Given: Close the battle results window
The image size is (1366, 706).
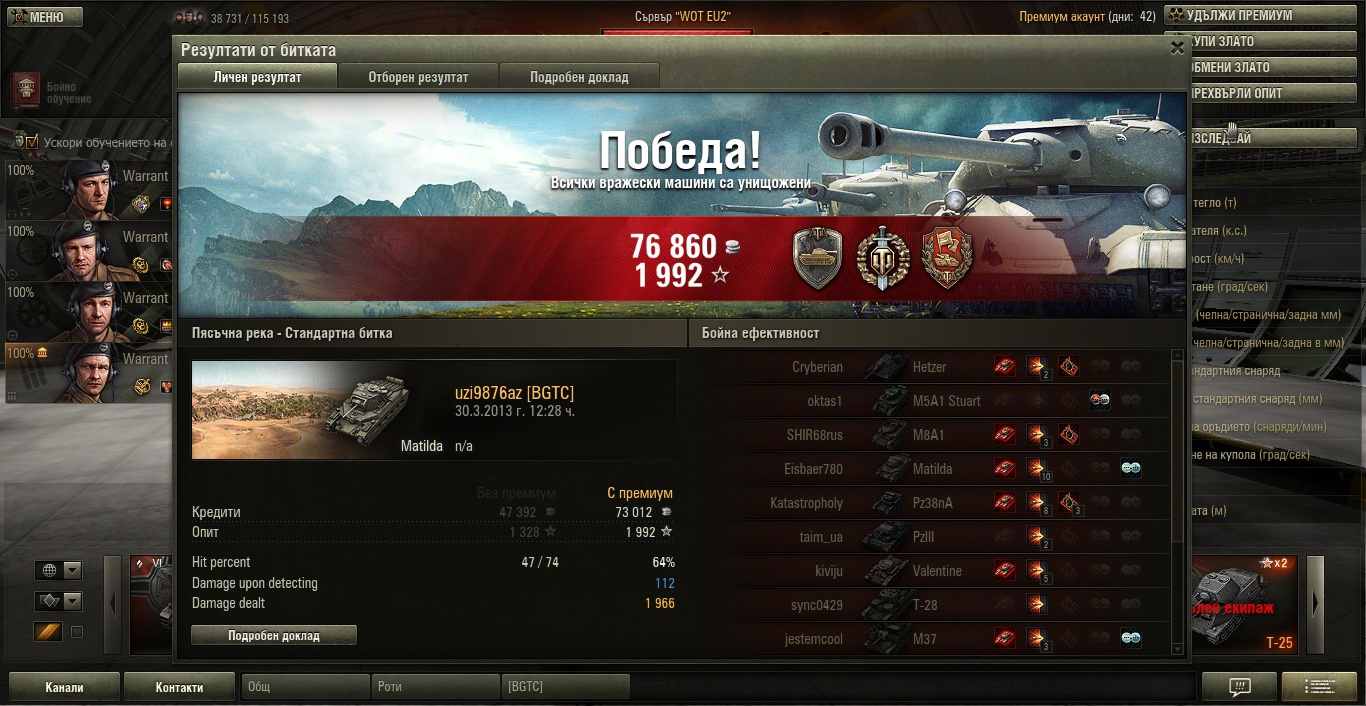Looking at the screenshot, I should pyautogui.click(x=1177, y=47).
